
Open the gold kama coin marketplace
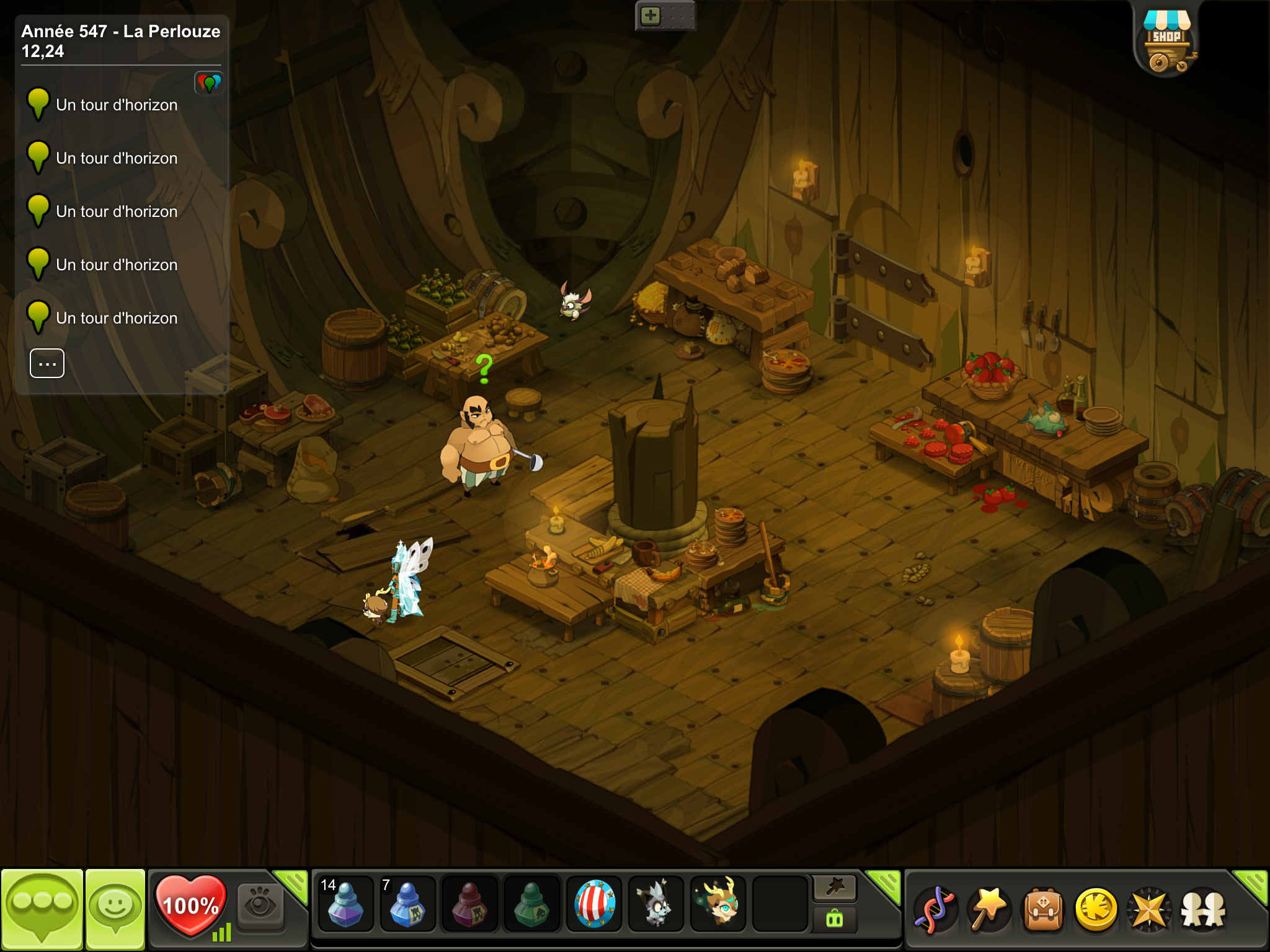[x=1096, y=909]
